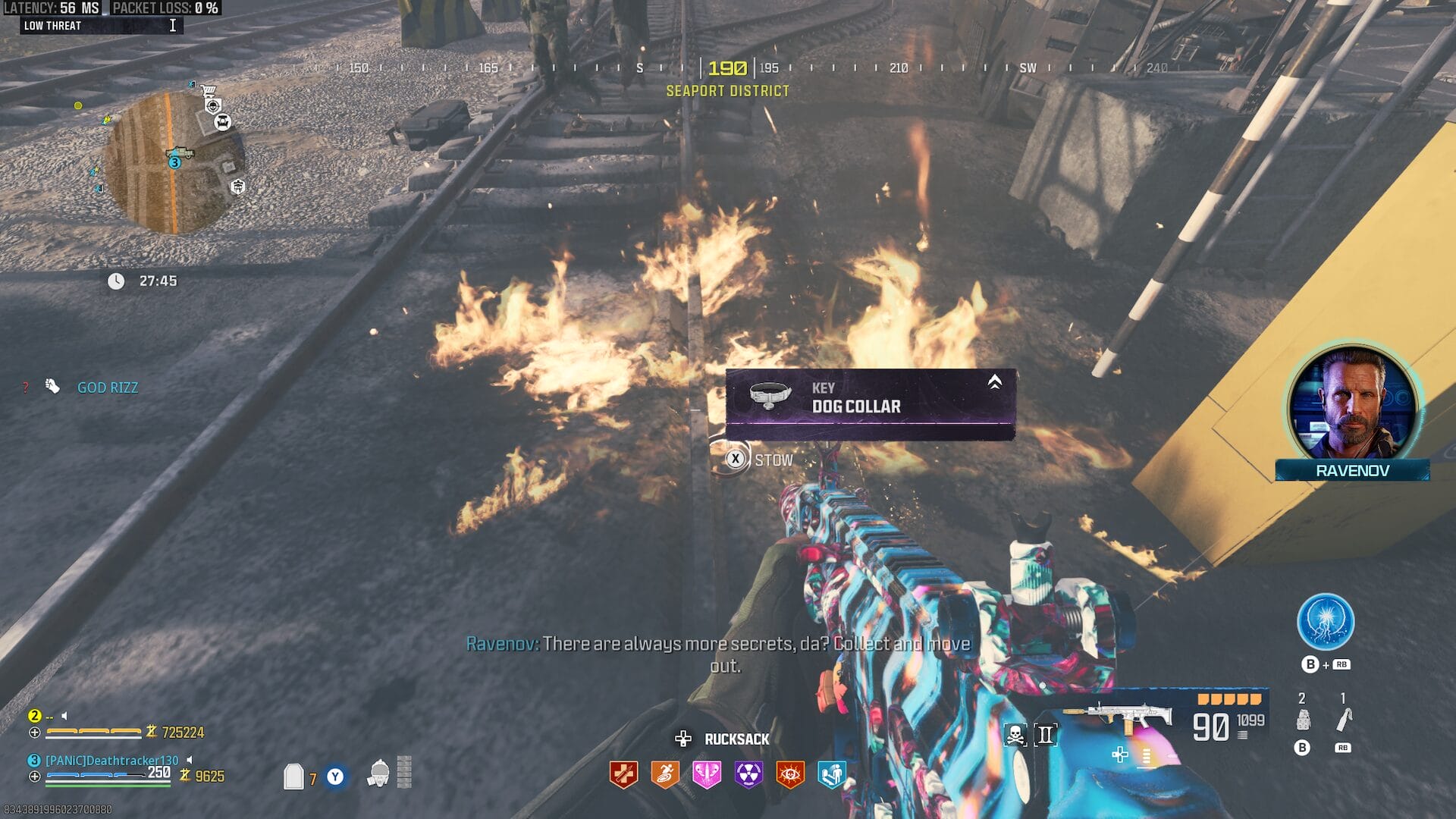The height and width of the screenshot is (819, 1456).
Task: Select the gas mask status icon
Action: 378,773
